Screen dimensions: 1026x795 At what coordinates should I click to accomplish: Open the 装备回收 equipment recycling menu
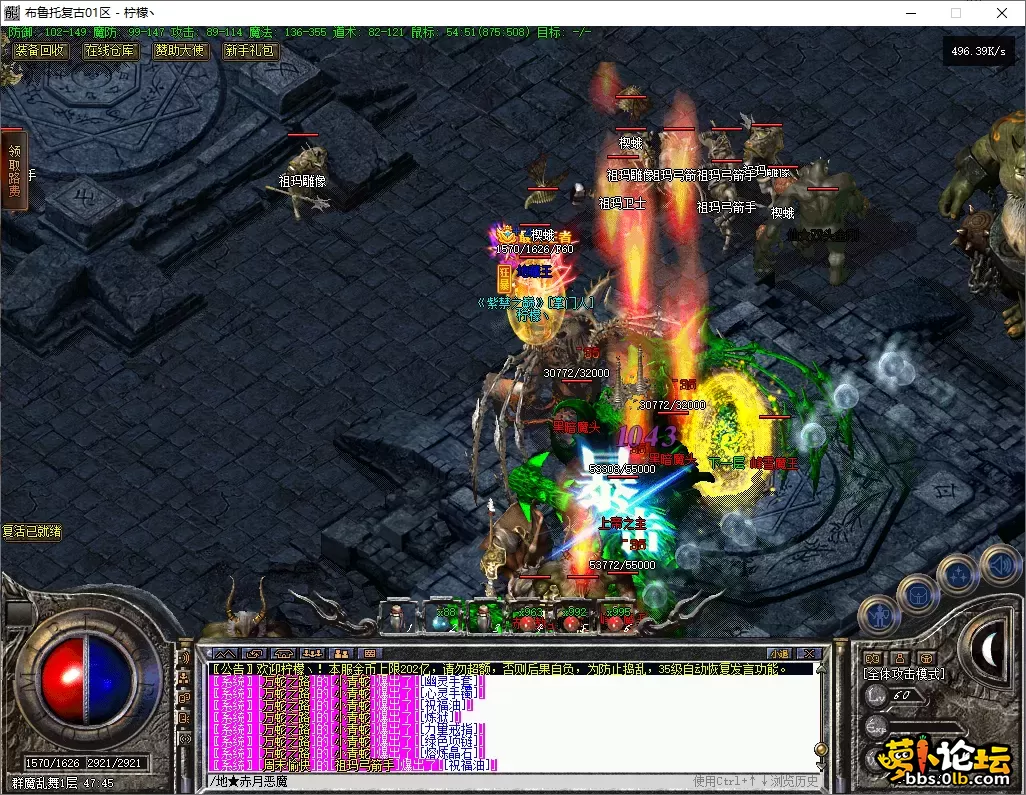click(40, 51)
